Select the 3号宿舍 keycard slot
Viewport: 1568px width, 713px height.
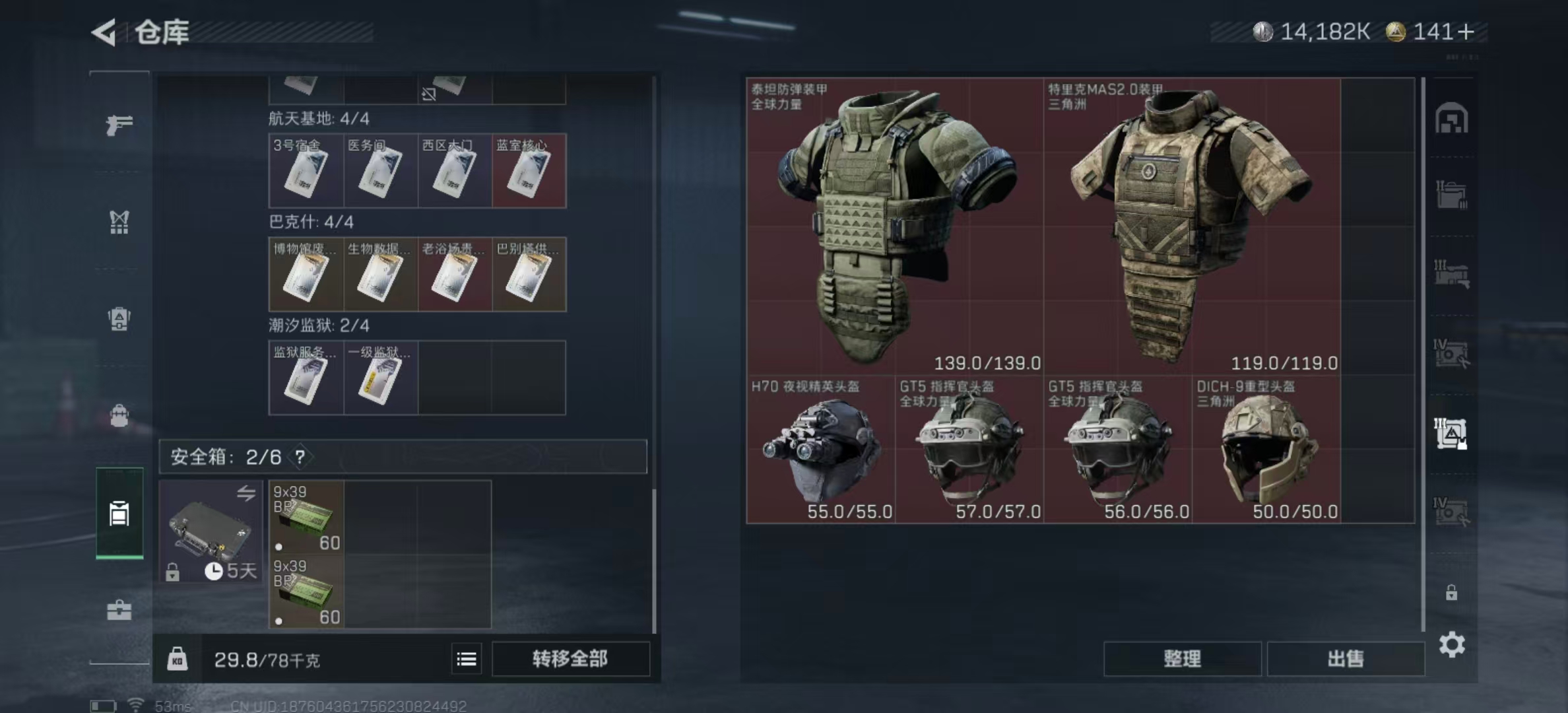(306, 171)
